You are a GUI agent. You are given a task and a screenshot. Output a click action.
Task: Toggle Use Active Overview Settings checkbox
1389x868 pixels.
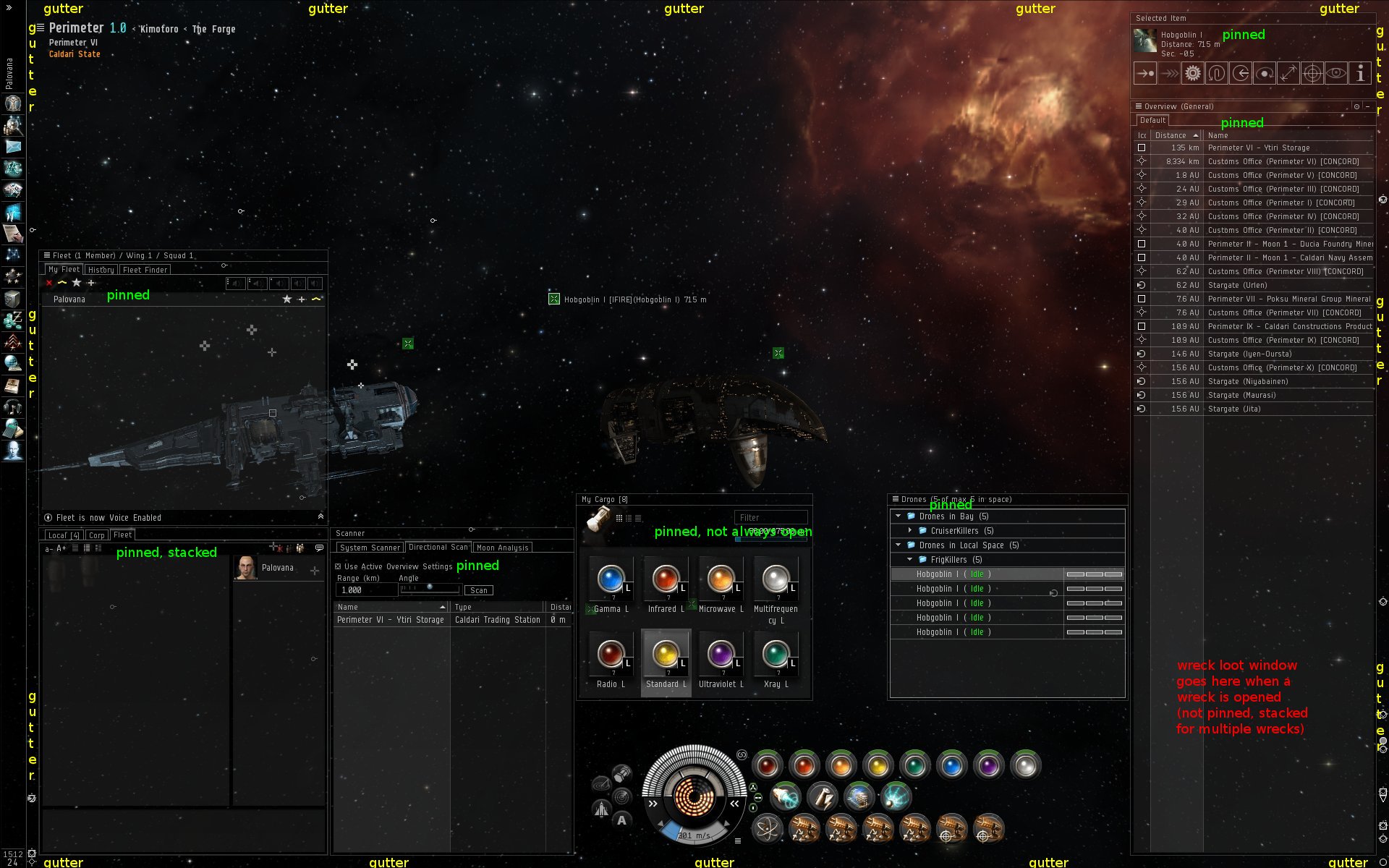pyautogui.click(x=338, y=566)
